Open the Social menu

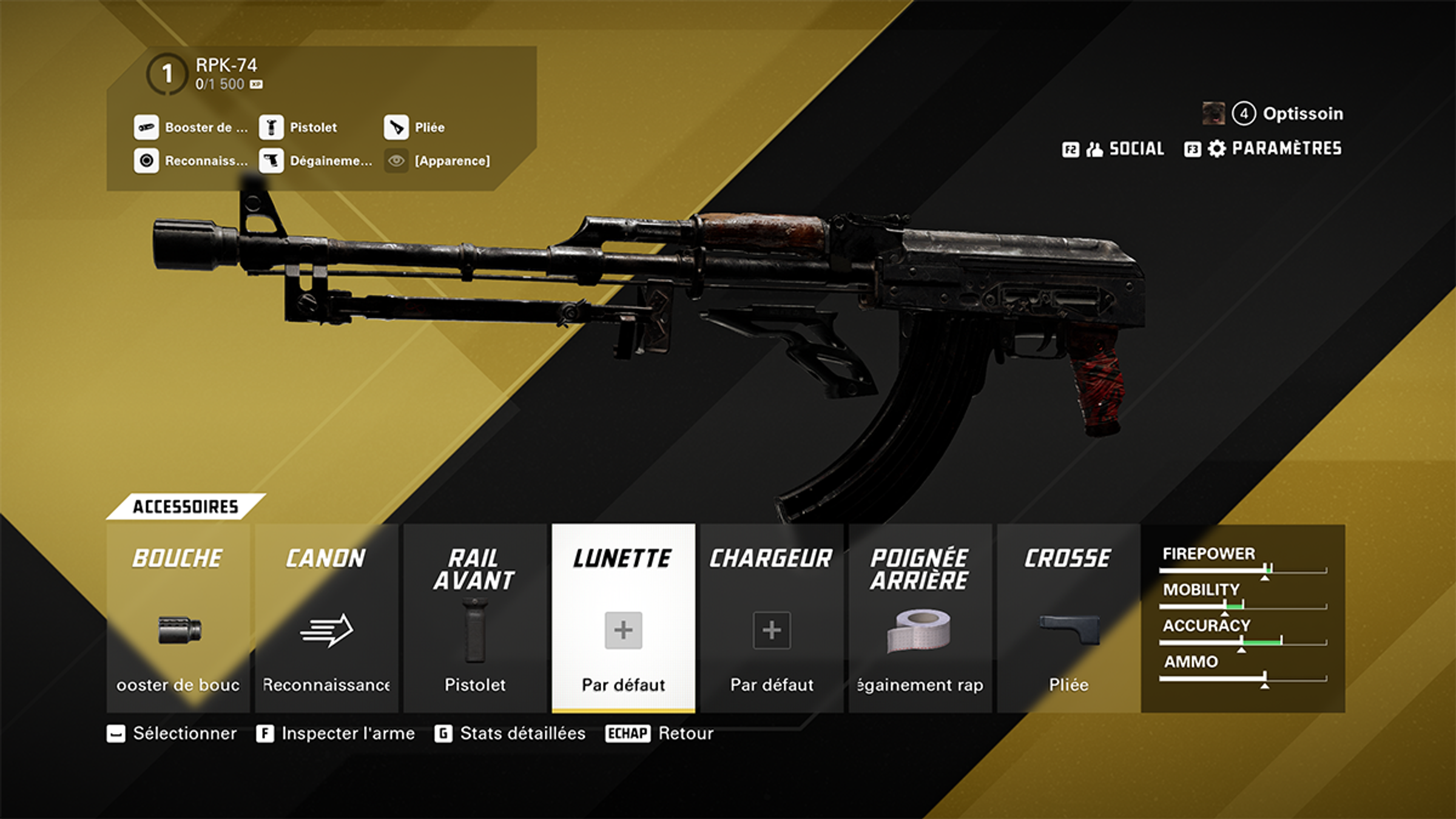click(x=1113, y=149)
